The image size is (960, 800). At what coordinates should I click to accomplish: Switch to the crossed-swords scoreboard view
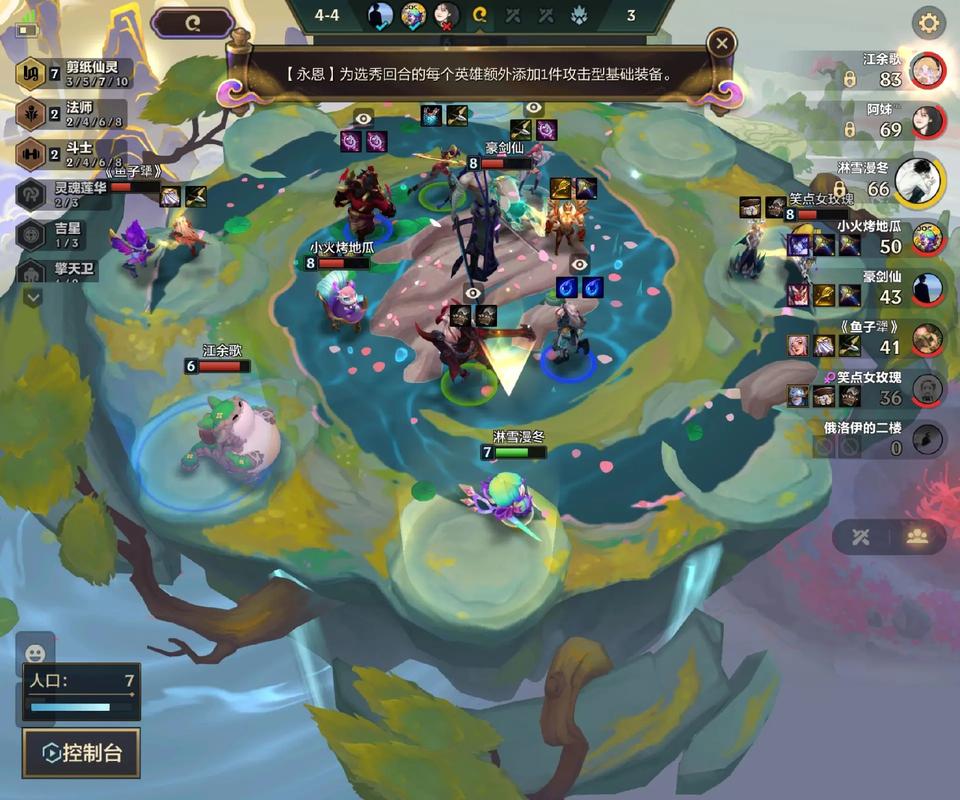[x=861, y=536]
